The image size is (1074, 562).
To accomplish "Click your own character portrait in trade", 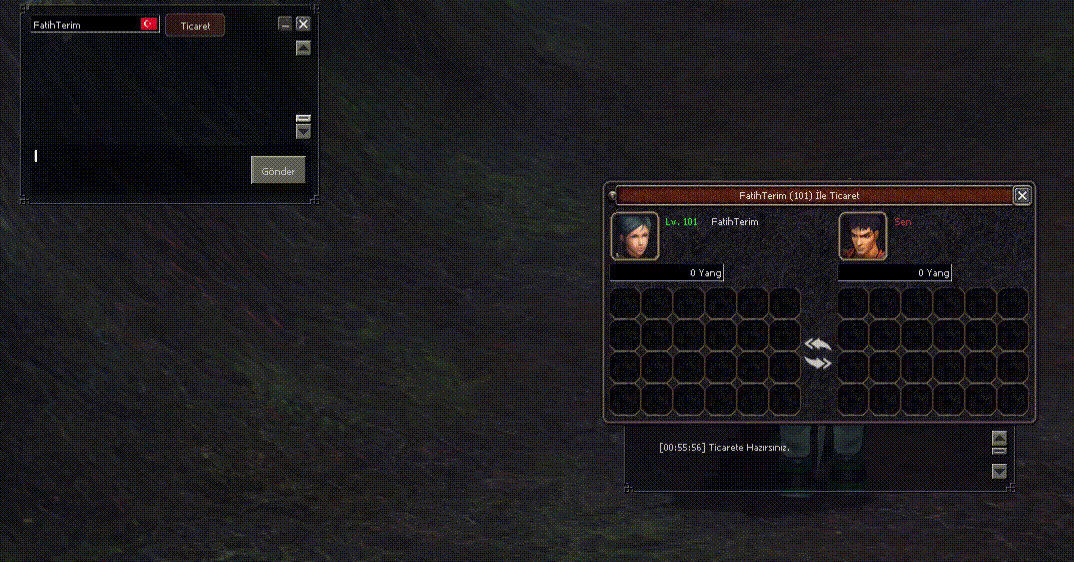I will click(x=863, y=236).
